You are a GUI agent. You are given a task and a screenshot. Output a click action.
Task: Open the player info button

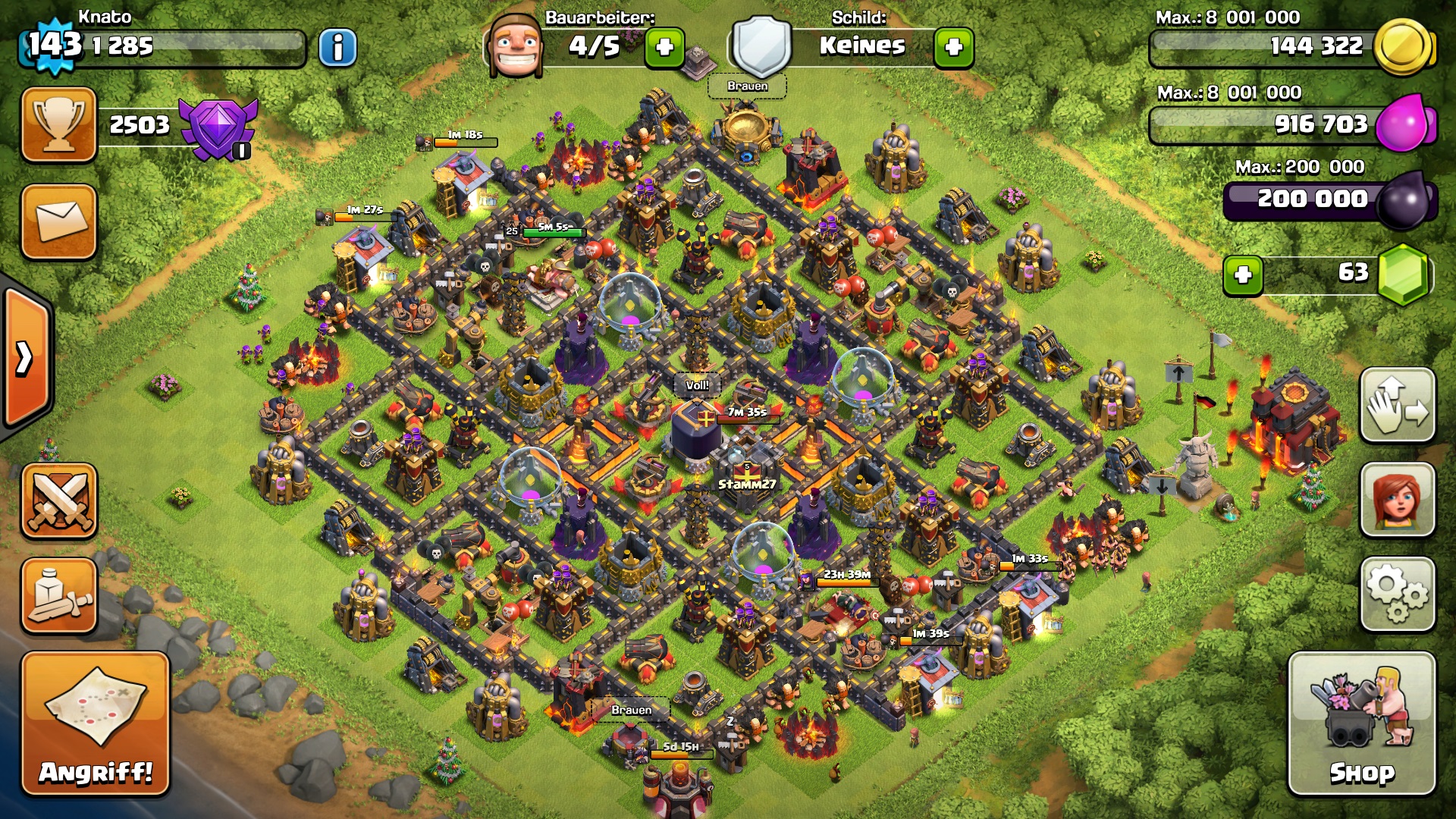coord(337,49)
